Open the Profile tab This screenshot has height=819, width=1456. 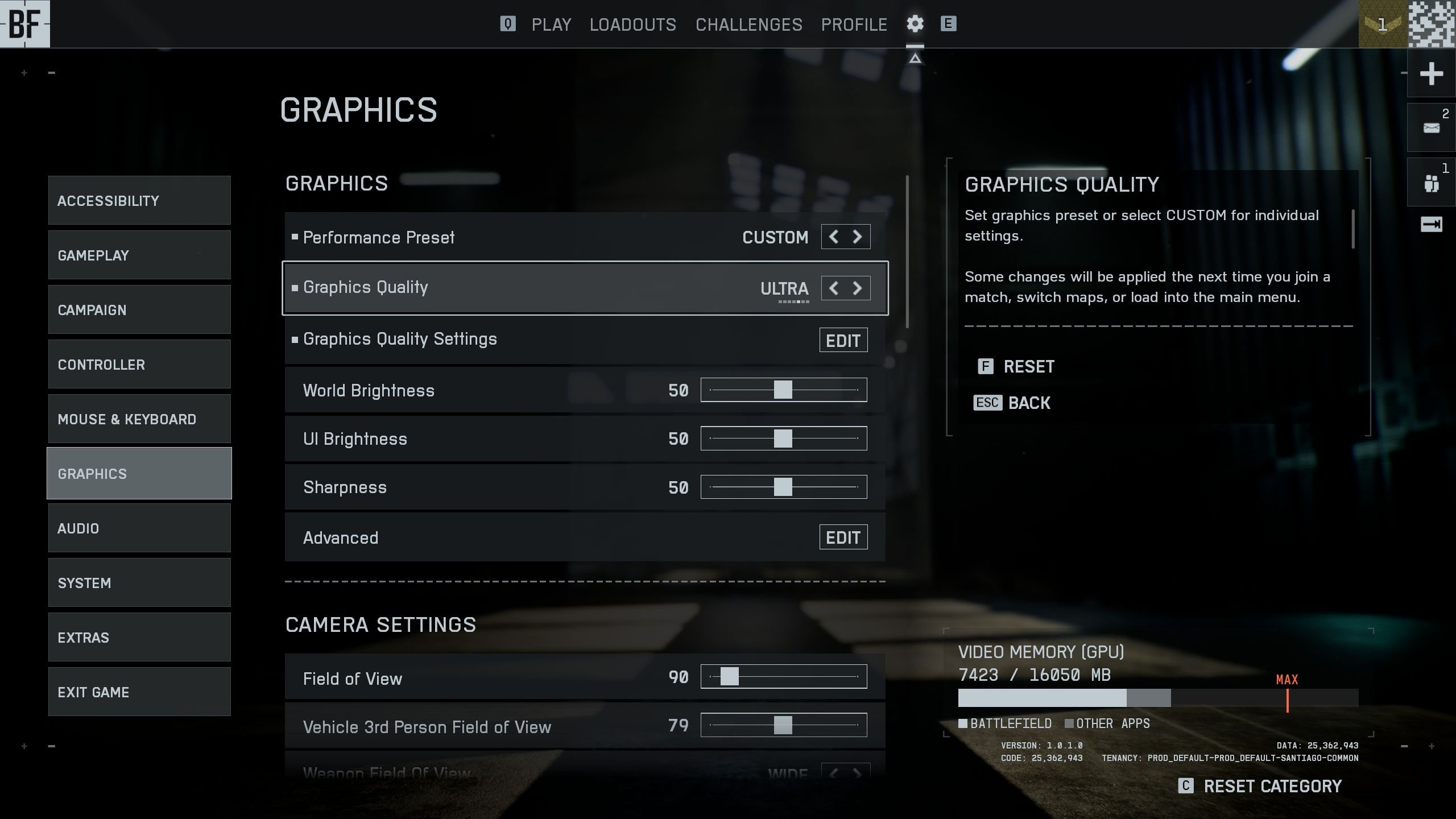click(x=854, y=24)
